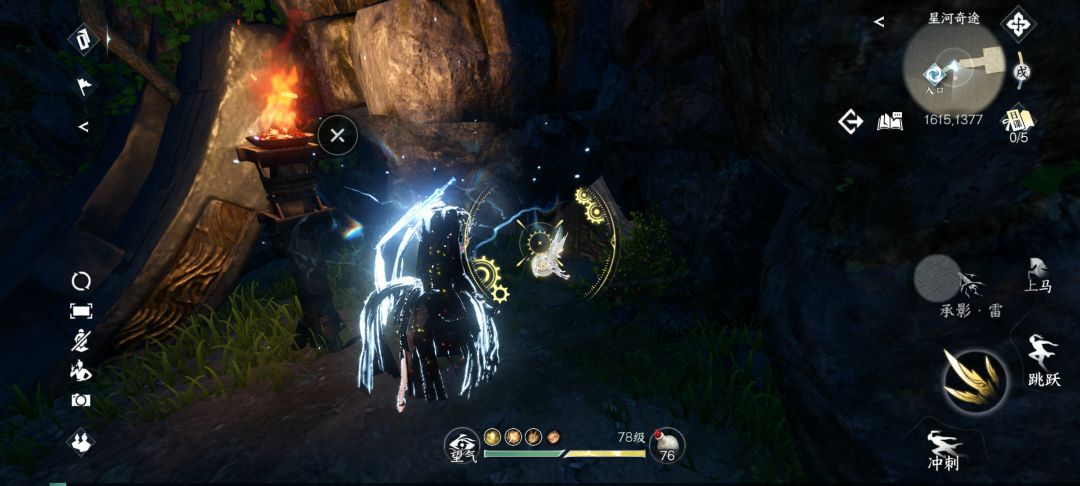This screenshot has height=486, width=1080.
Task: Click the 戌 time-of-day indicator
Action: pos(1020,71)
